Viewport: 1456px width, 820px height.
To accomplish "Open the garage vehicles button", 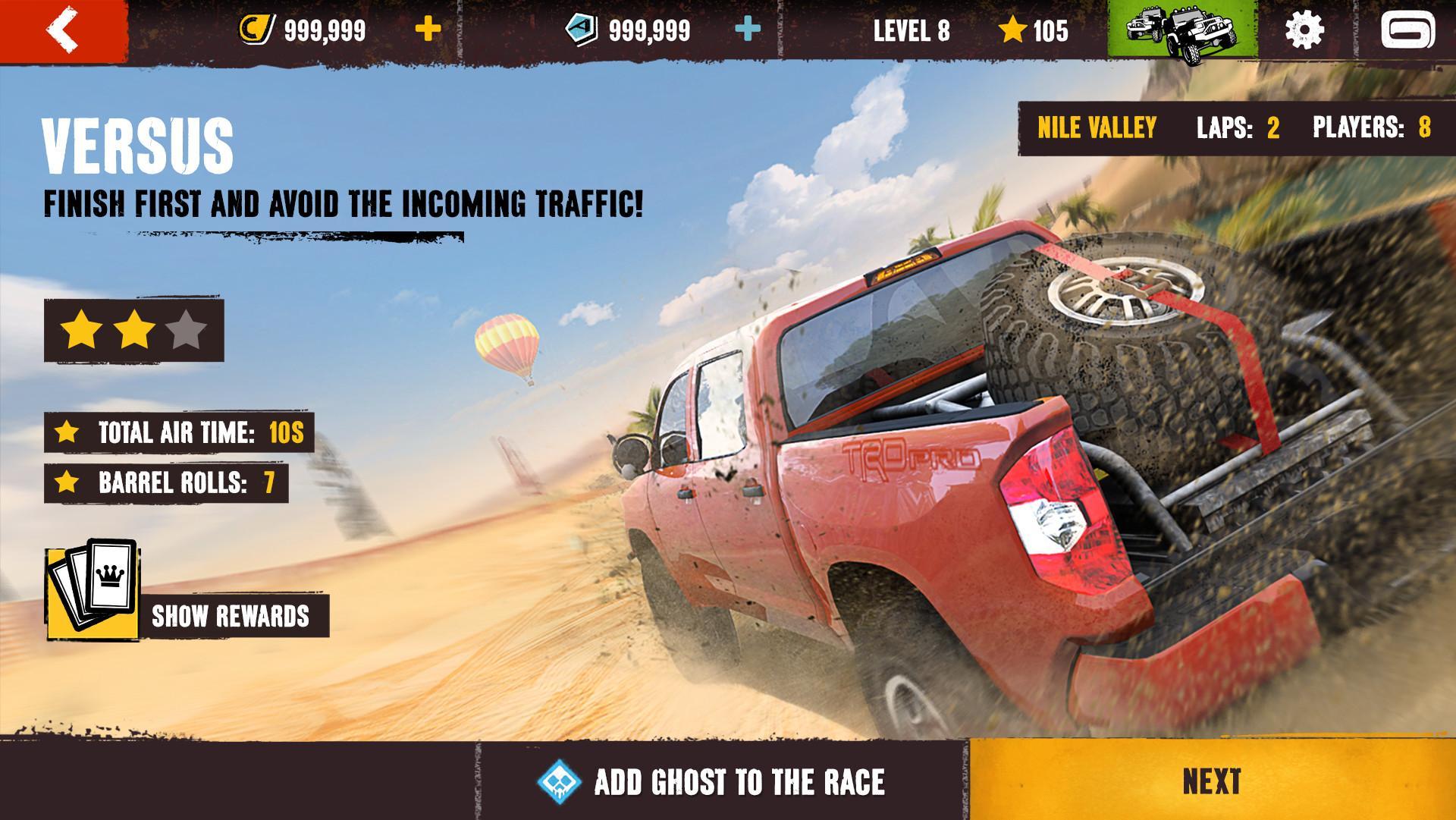I will point(1182,30).
